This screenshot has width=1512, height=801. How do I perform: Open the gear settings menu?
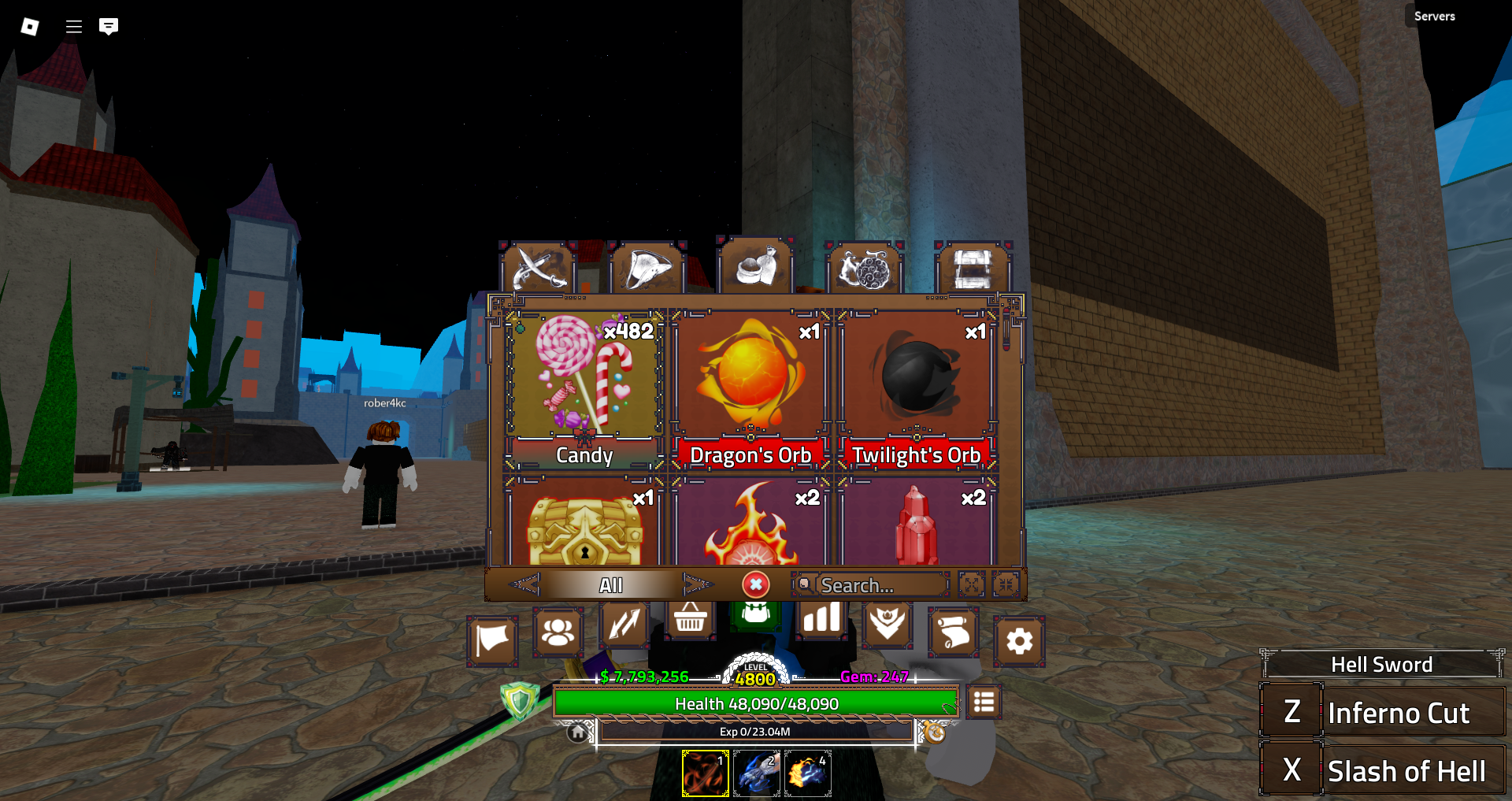click(1019, 641)
